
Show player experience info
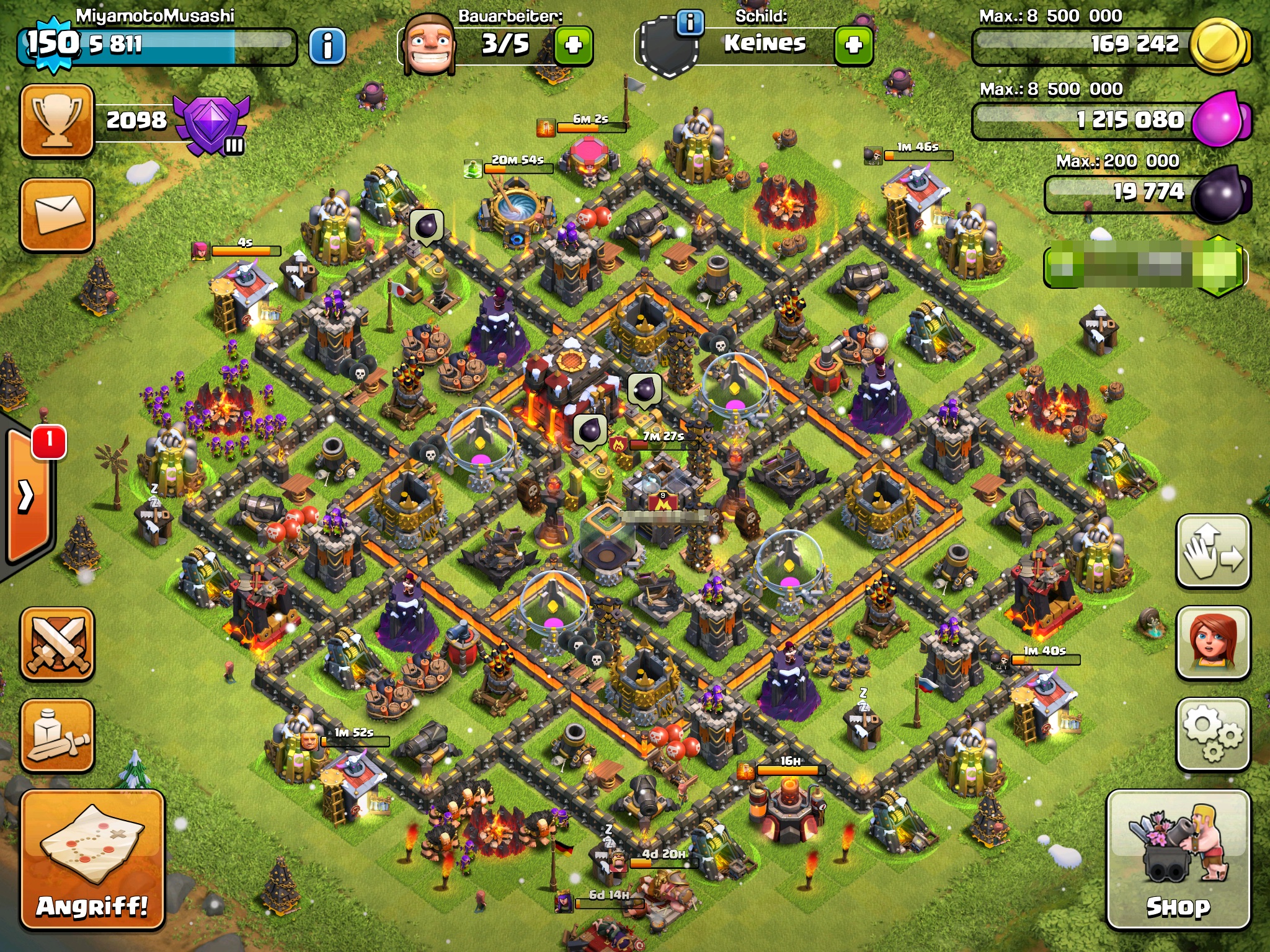[327, 45]
